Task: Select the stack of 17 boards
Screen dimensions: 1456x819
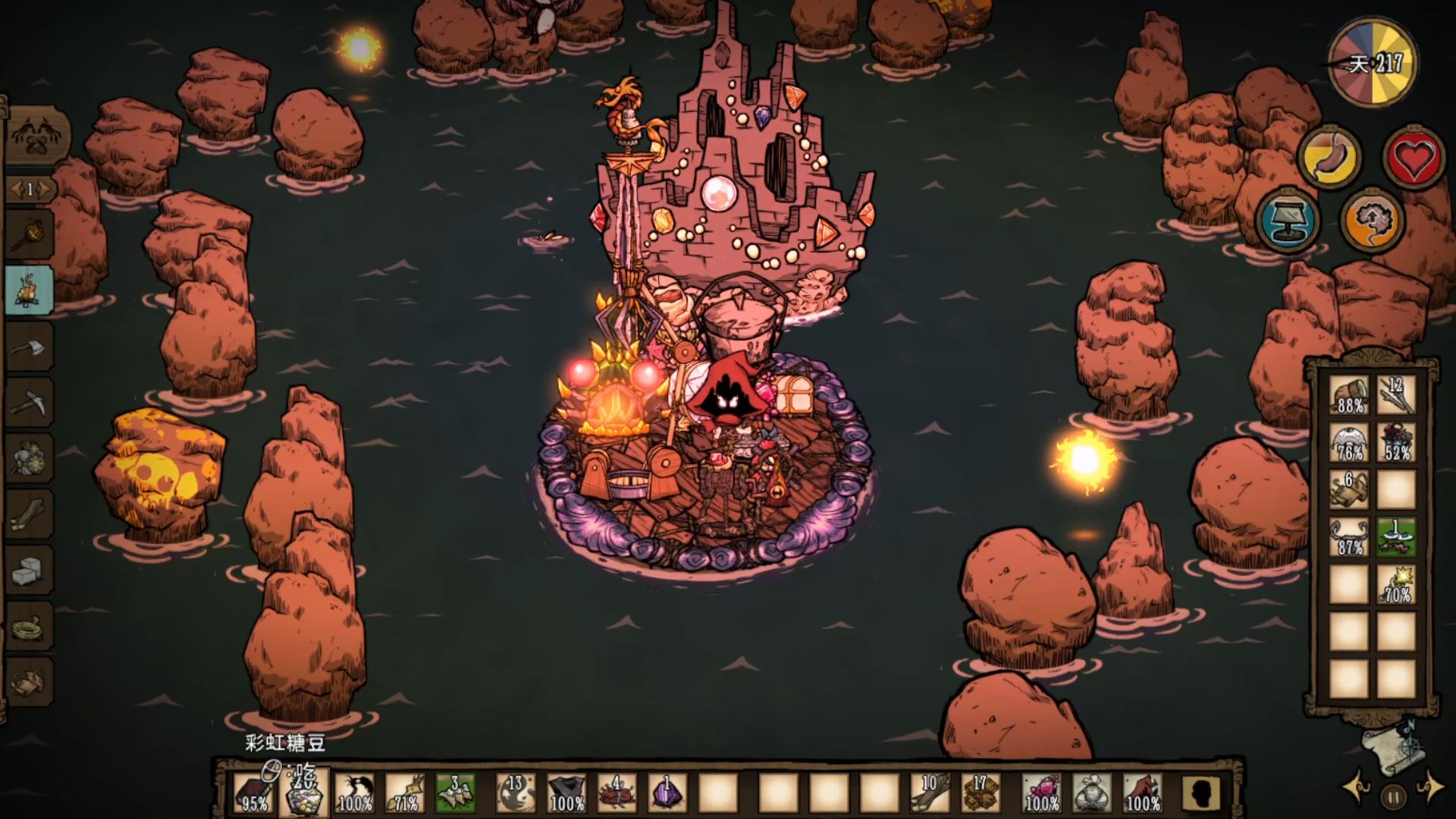Action: tap(979, 793)
